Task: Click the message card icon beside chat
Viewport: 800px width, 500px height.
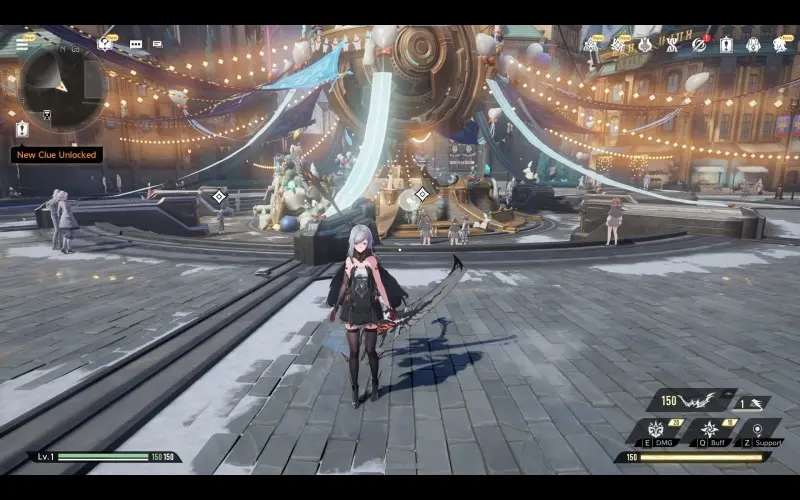Action: pos(158,44)
